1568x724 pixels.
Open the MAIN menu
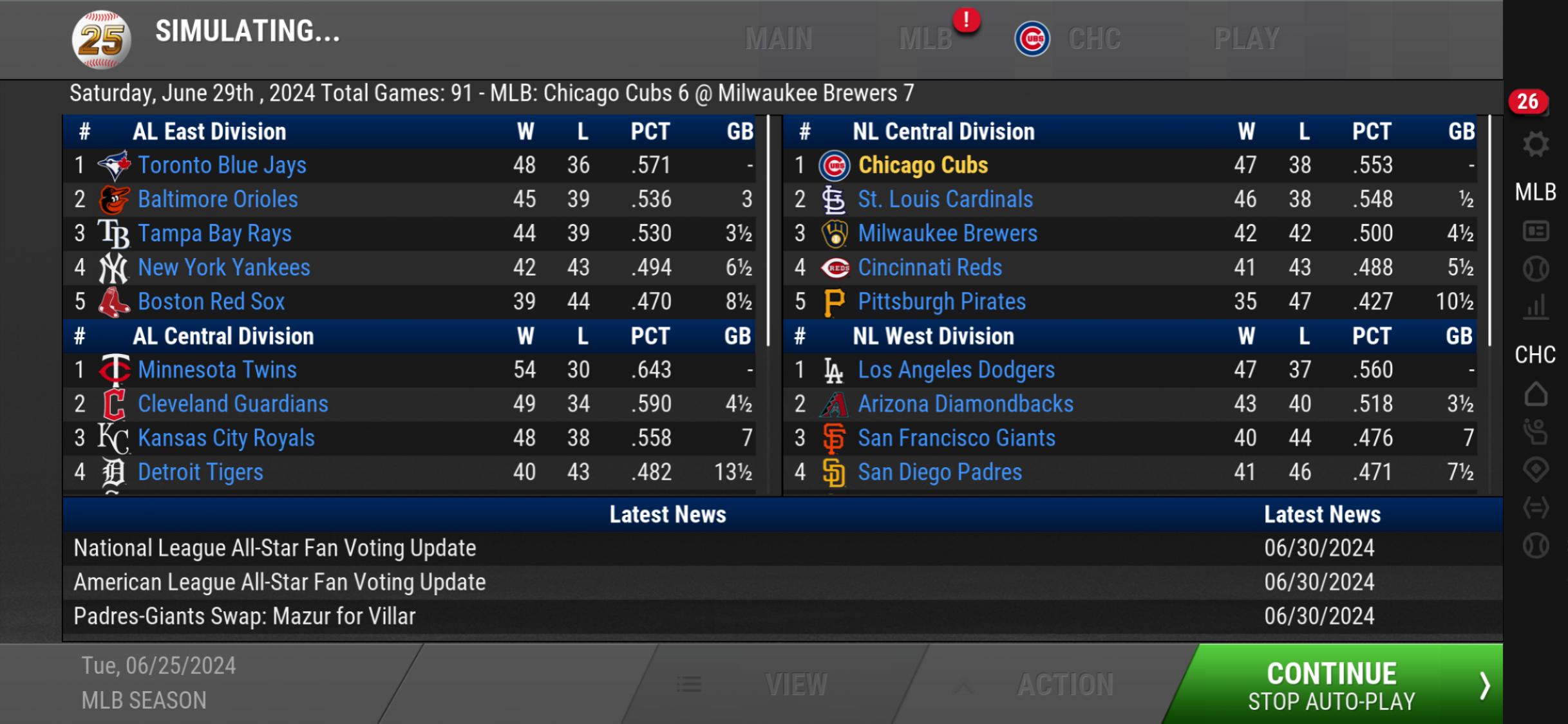(x=779, y=39)
